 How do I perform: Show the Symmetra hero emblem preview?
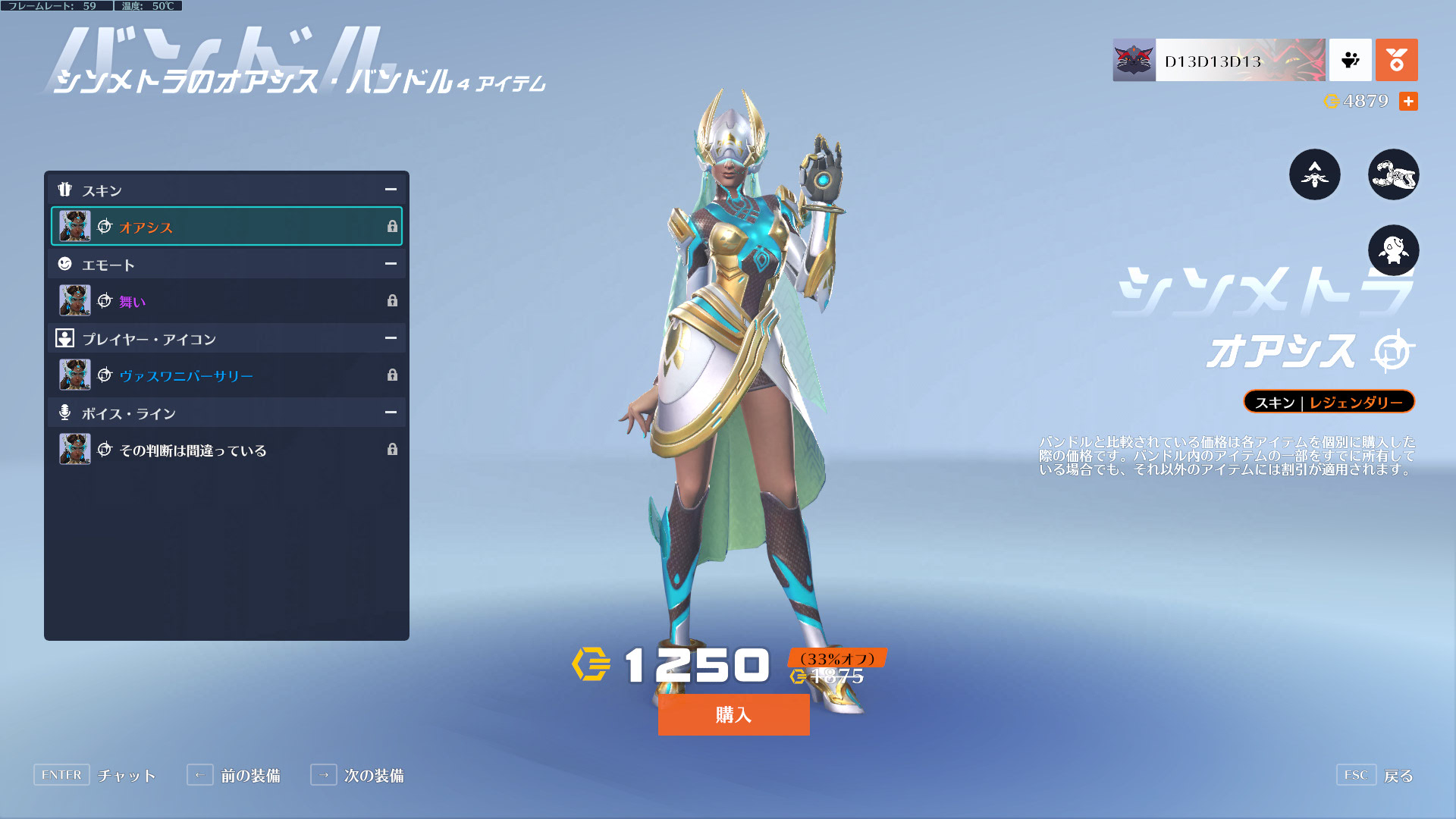pyautogui.click(x=1314, y=174)
